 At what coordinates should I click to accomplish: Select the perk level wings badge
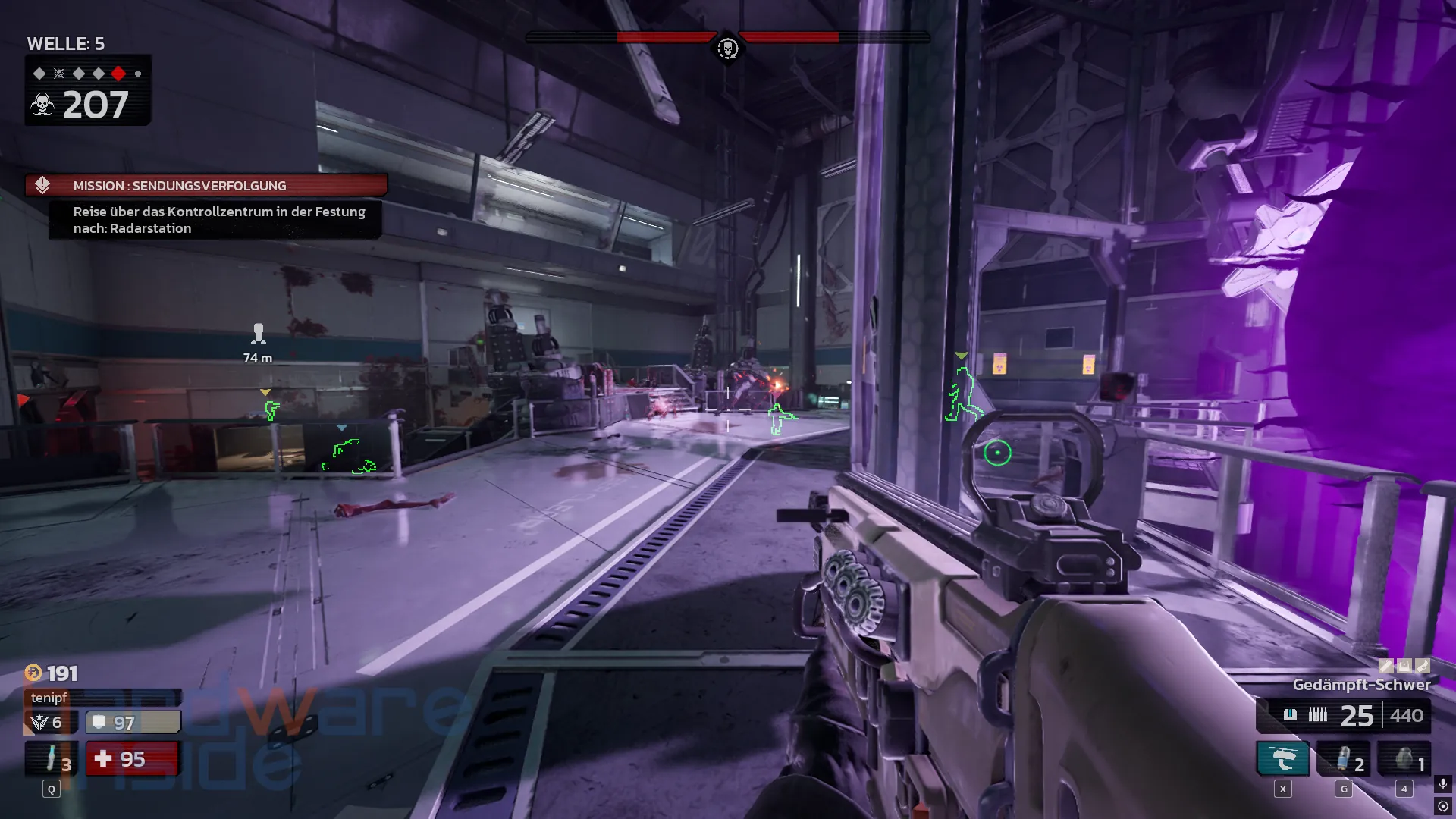point(41,723)
